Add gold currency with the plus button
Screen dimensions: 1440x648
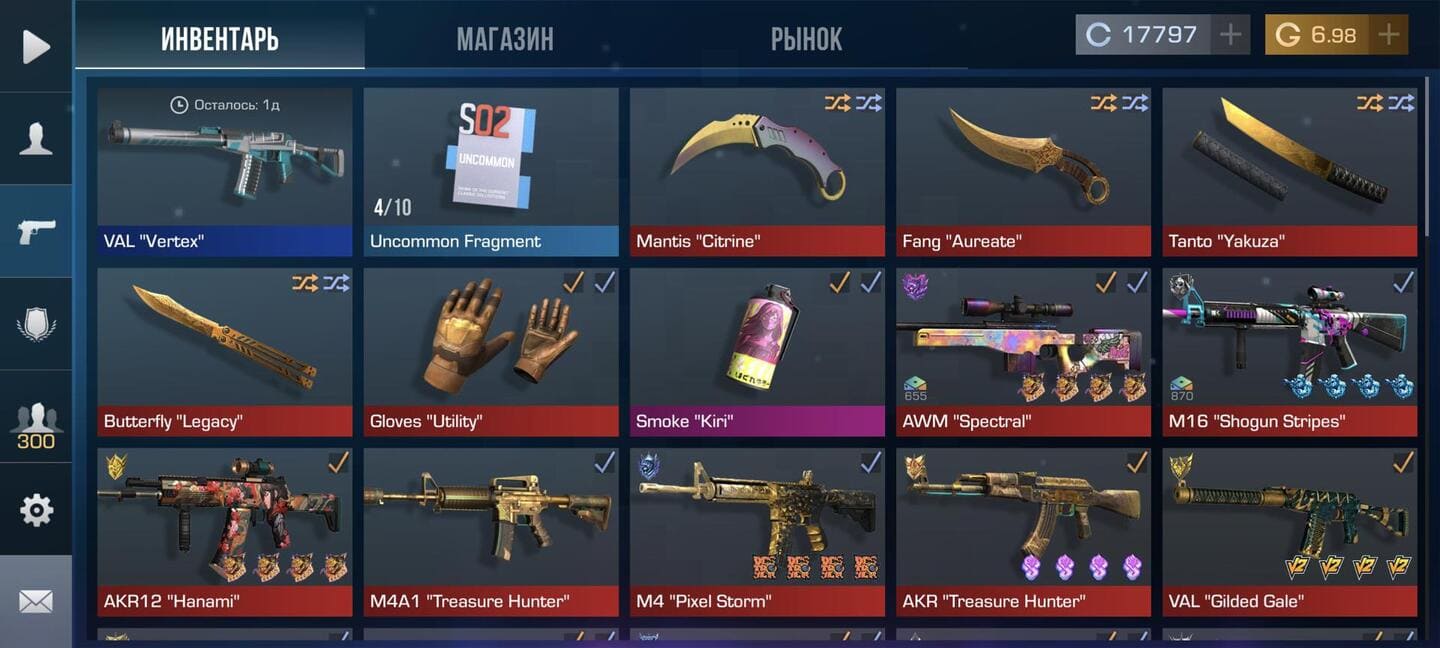(1388, 35)
